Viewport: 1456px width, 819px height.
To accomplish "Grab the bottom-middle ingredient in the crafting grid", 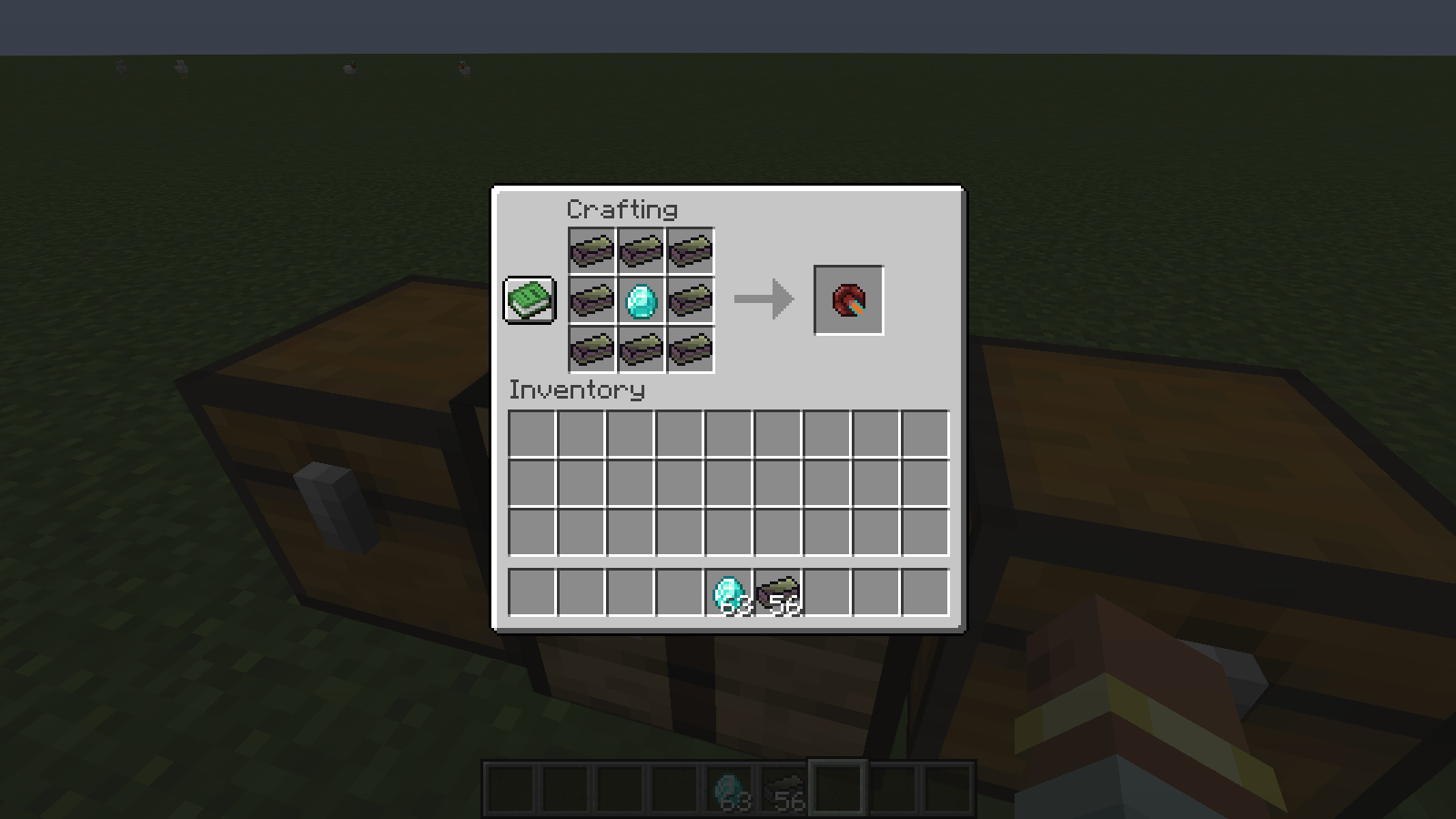I will tap(640, 349).
